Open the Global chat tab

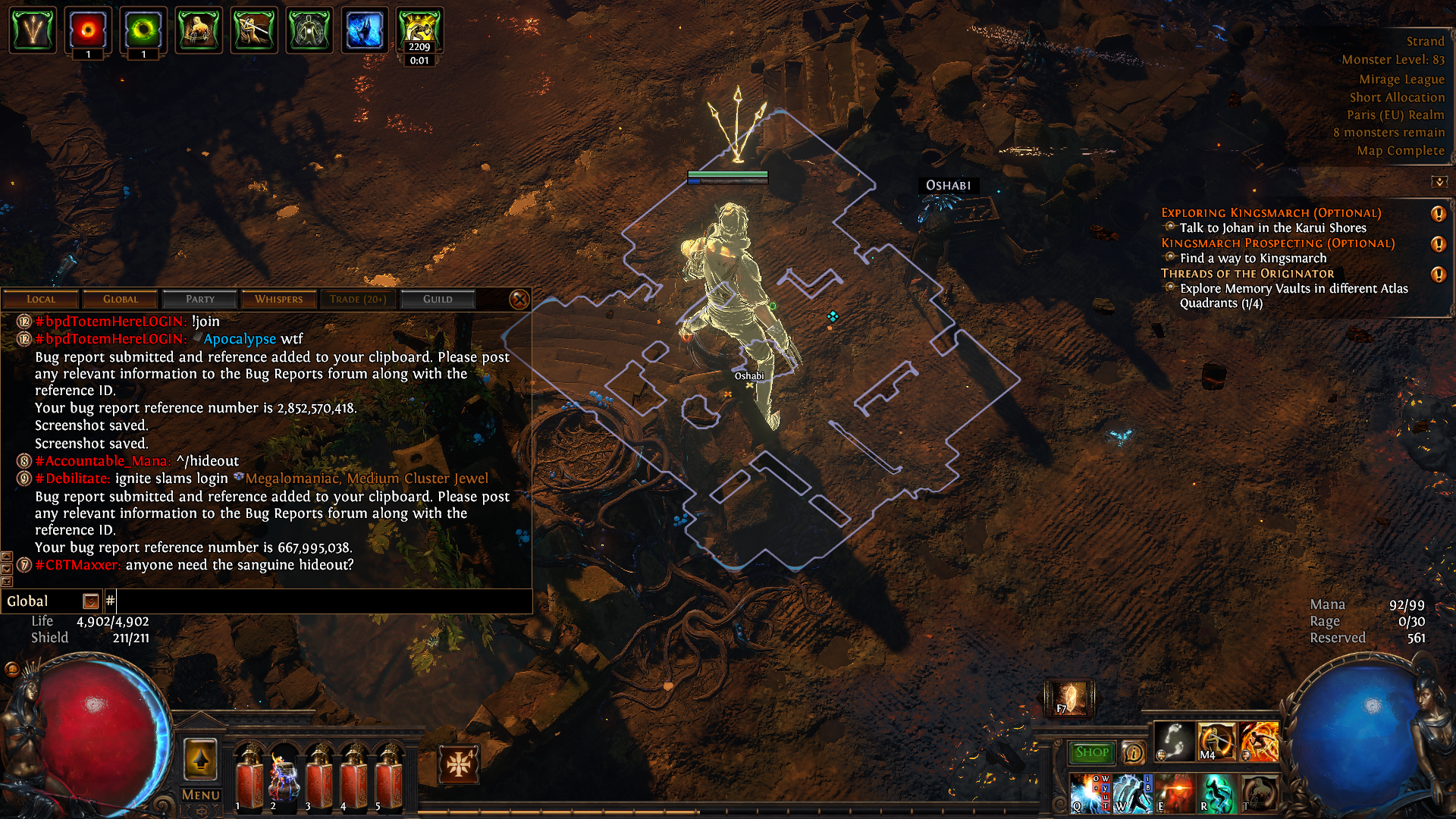click(121, 300)
